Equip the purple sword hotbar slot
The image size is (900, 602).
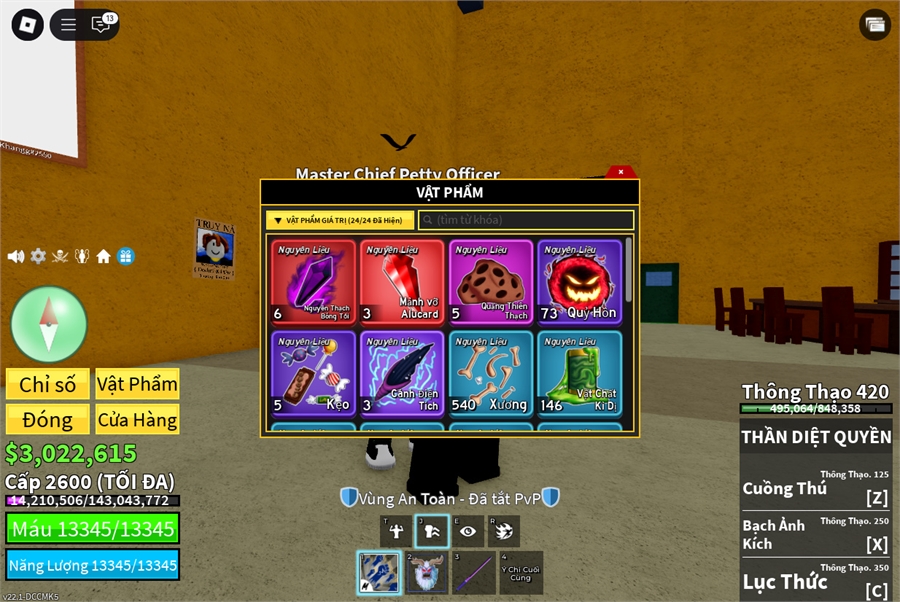tap(474, 573)
